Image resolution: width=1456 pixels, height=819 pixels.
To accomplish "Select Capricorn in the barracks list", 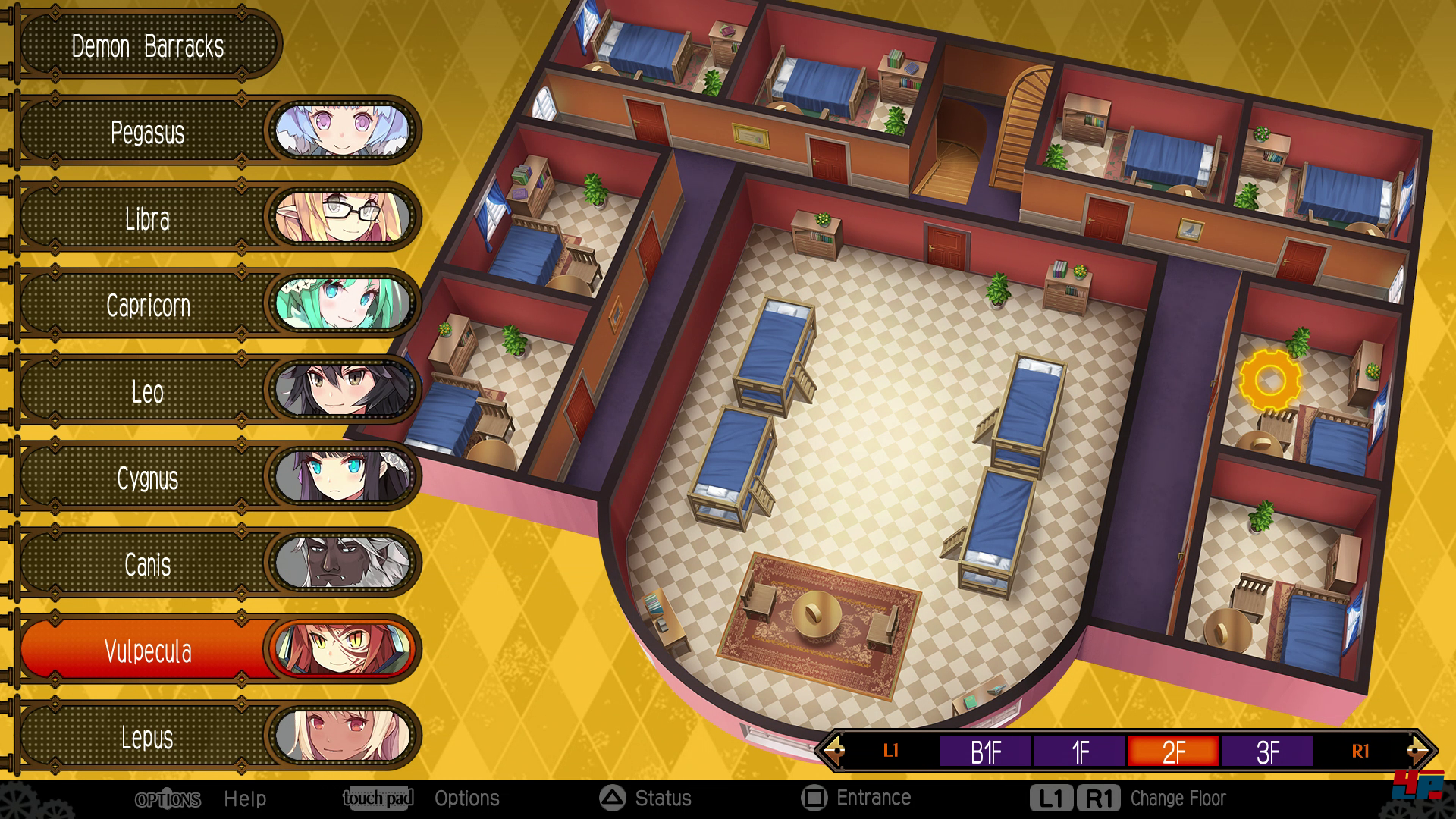I will [148, 306].
